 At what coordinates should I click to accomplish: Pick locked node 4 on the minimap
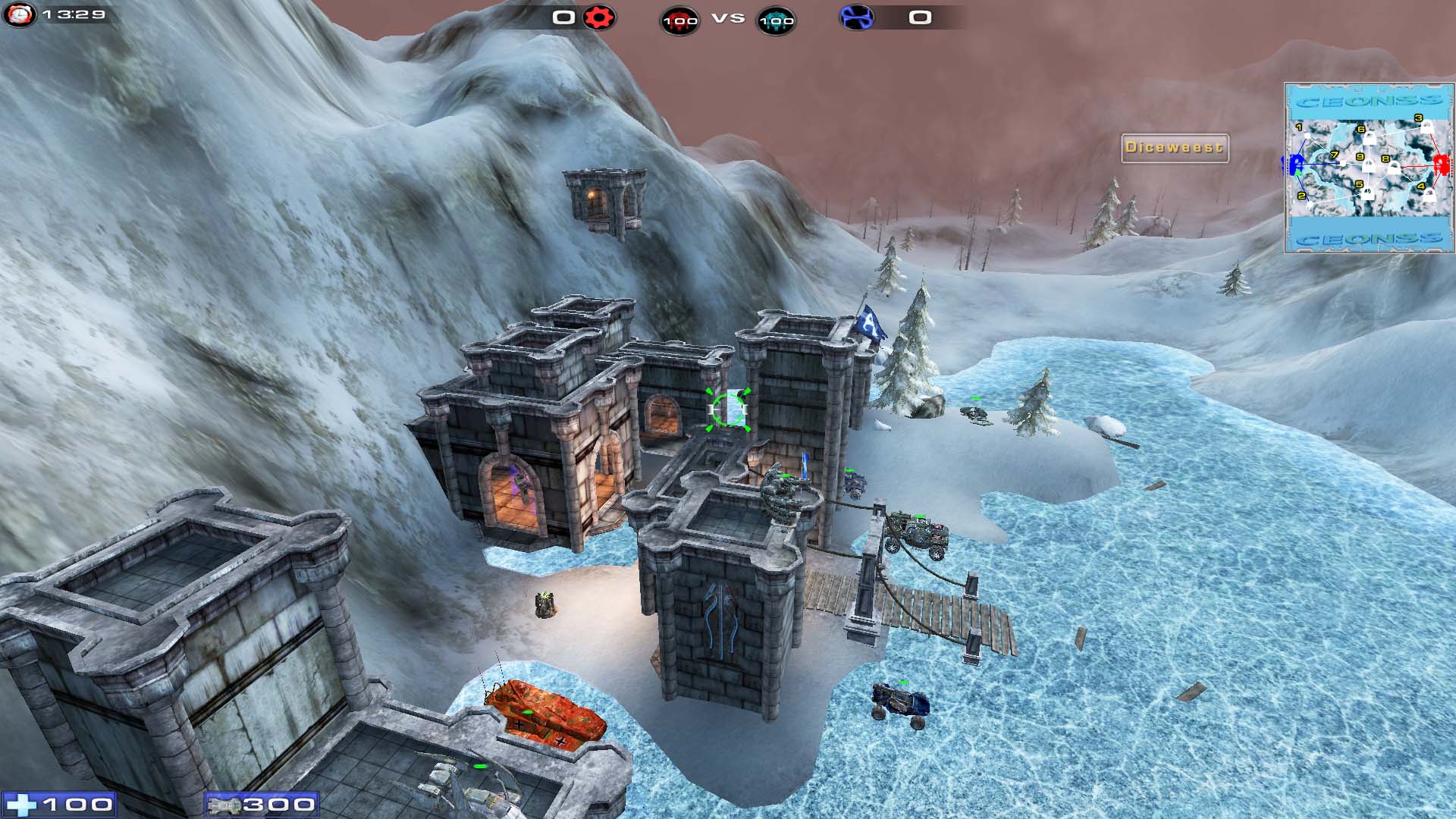coord(1429,195)
